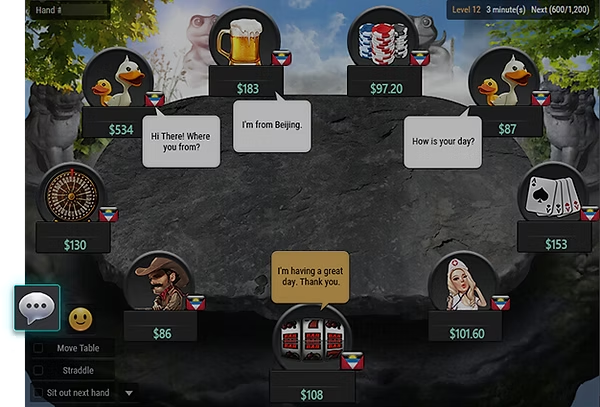Choose the playing cards player avatar

pos(552,194)
